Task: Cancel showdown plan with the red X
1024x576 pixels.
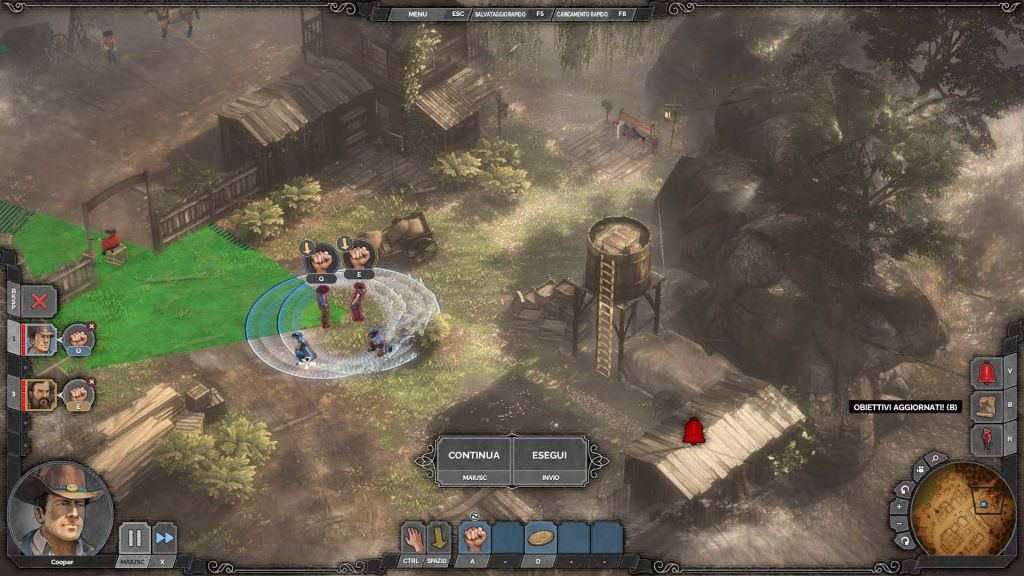Action: point(40,300)
